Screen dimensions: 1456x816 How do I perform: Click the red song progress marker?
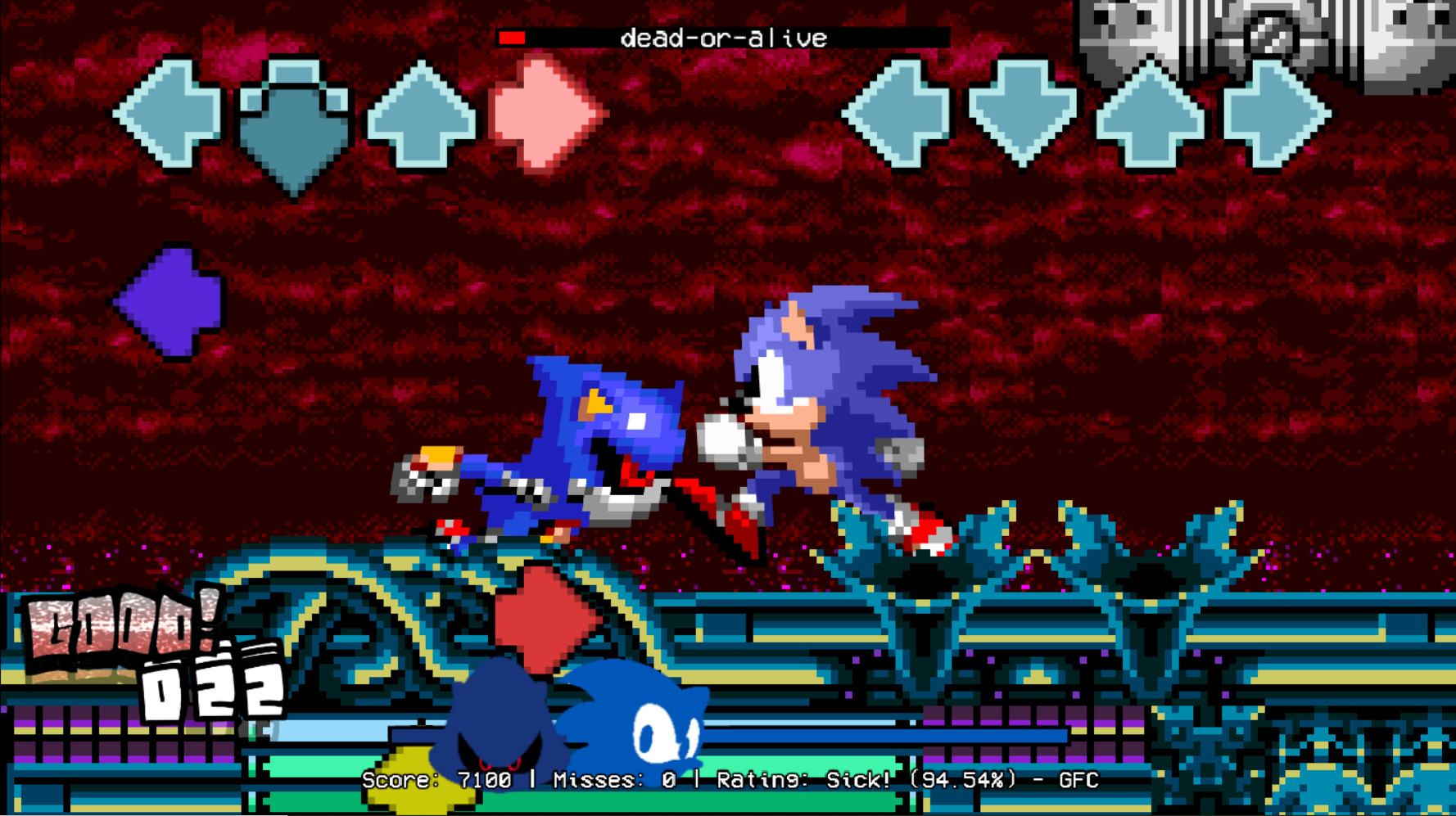point(513,37)
